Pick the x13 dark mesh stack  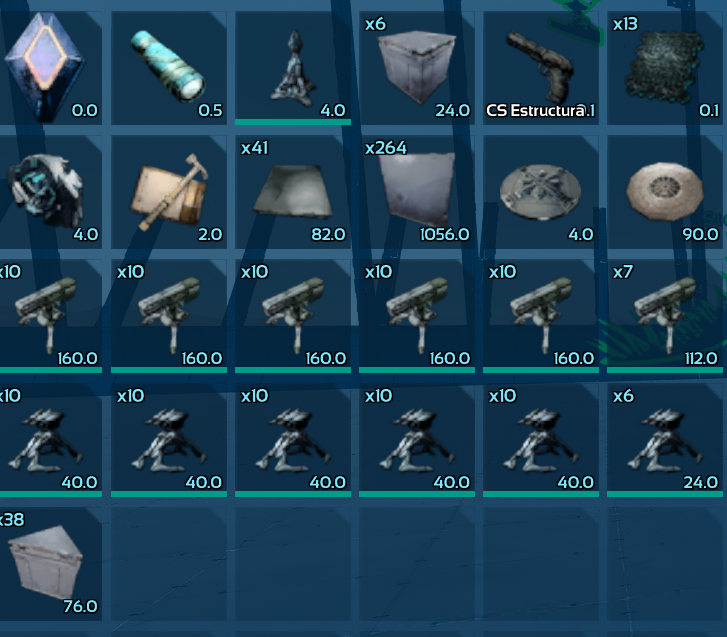[x=664, y=68]
